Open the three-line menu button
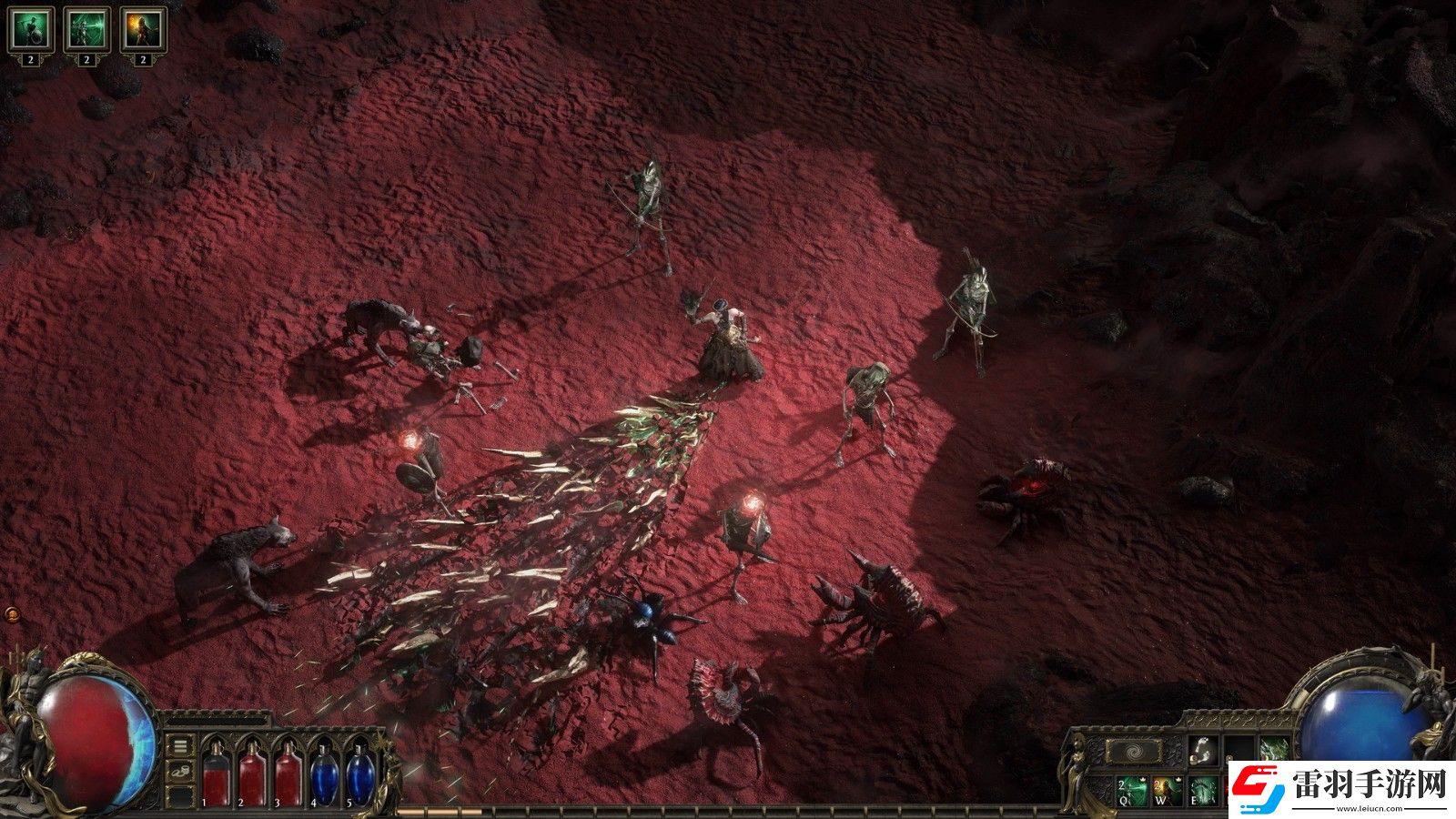 pyautogui.click(x=181, y=746)
